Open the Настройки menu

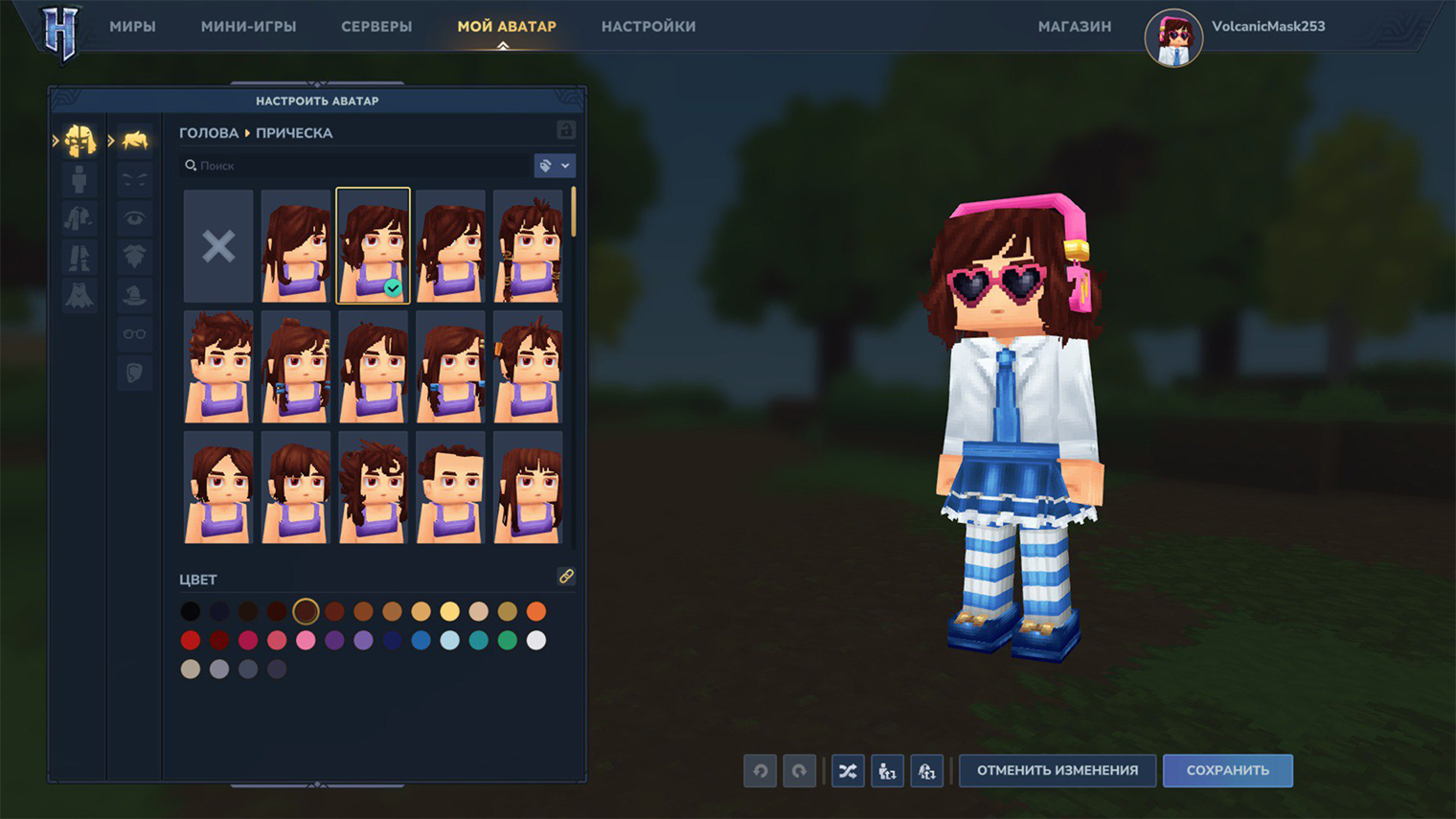(x=648, y=27)
